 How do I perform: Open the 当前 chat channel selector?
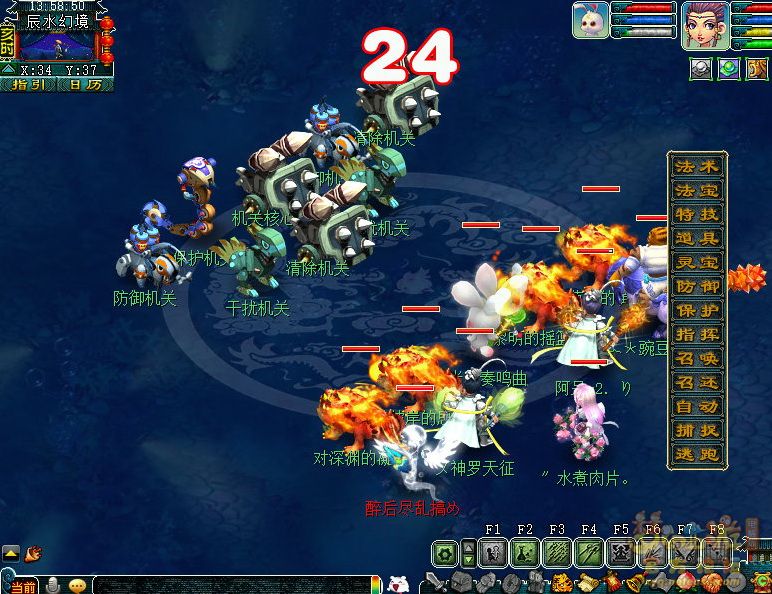pyautogui.click(x=22, y=585)
